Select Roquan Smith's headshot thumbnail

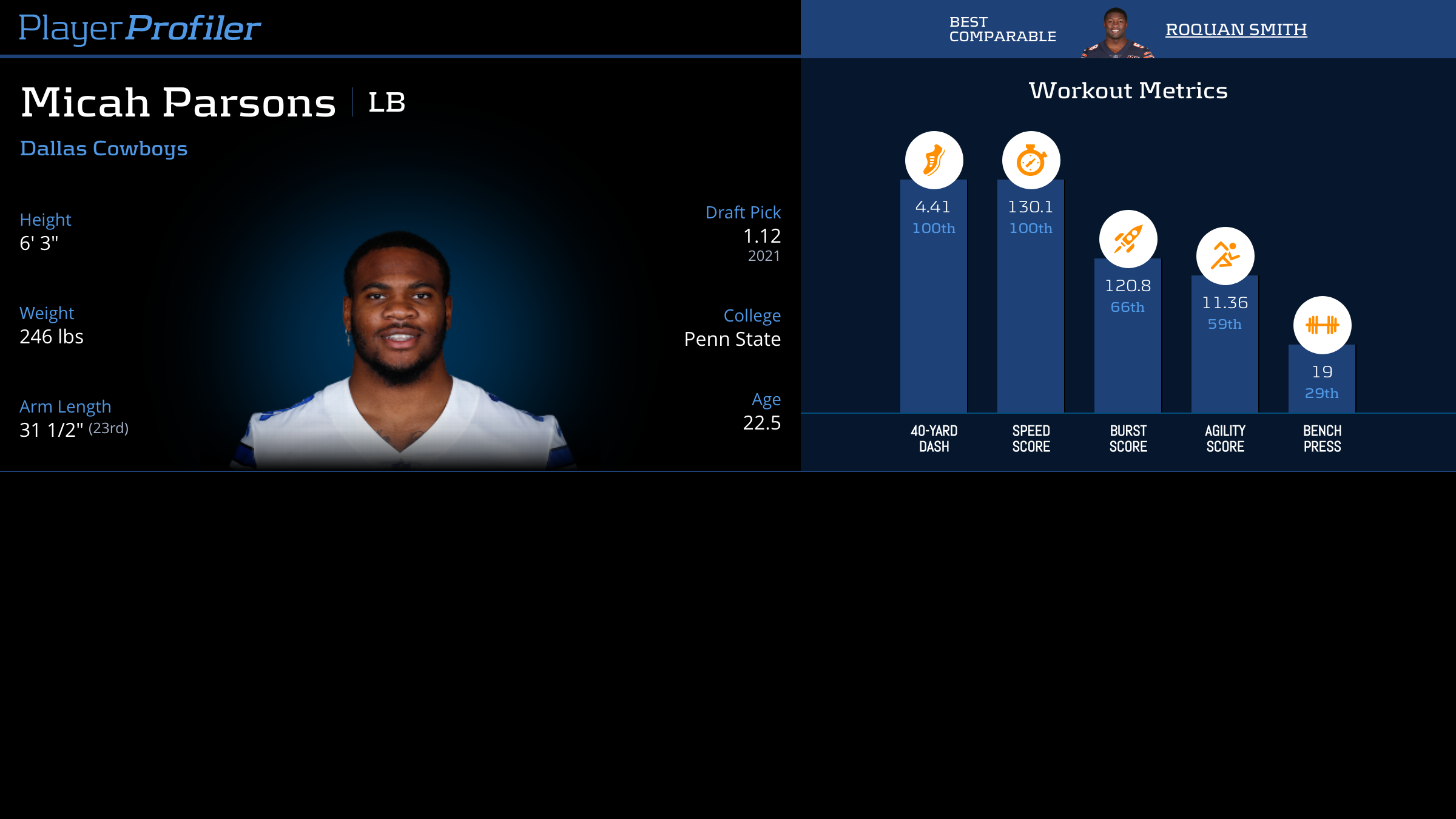(x=1116, y=33)
